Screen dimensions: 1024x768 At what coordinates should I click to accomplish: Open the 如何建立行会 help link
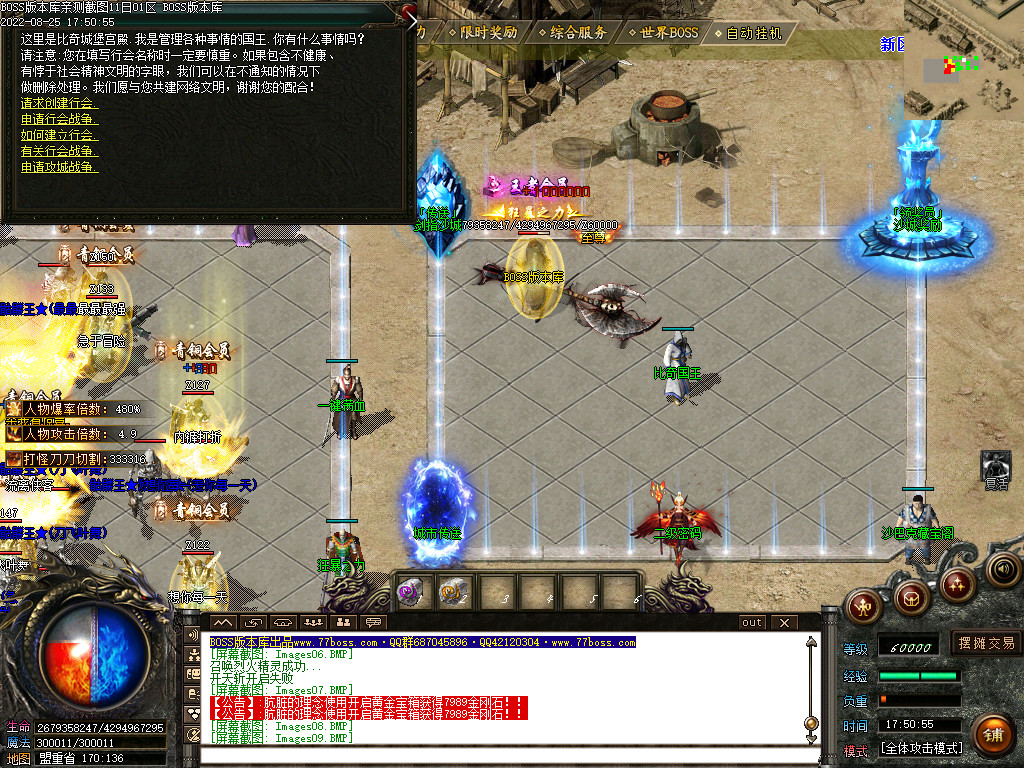click(60, 135)
